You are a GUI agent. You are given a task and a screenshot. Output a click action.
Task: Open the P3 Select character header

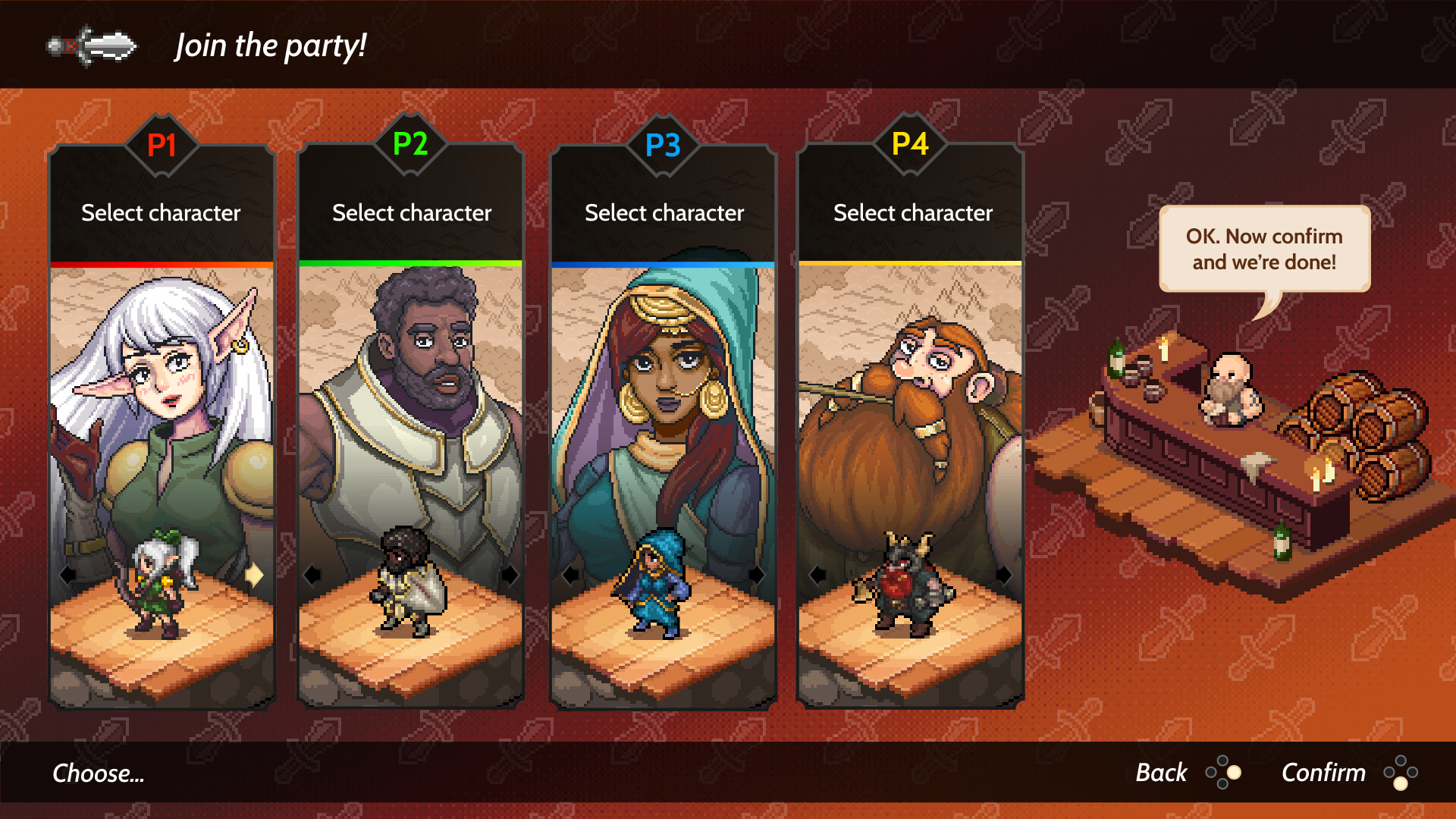tap(664, 213)
